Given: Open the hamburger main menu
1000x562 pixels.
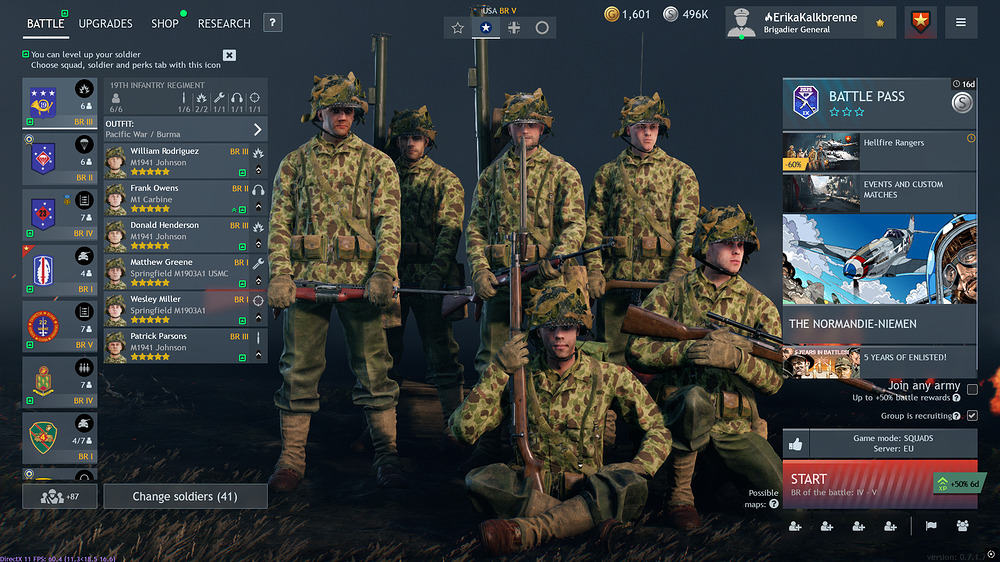Looking at the screenshot, I should (x=961, y=22).
